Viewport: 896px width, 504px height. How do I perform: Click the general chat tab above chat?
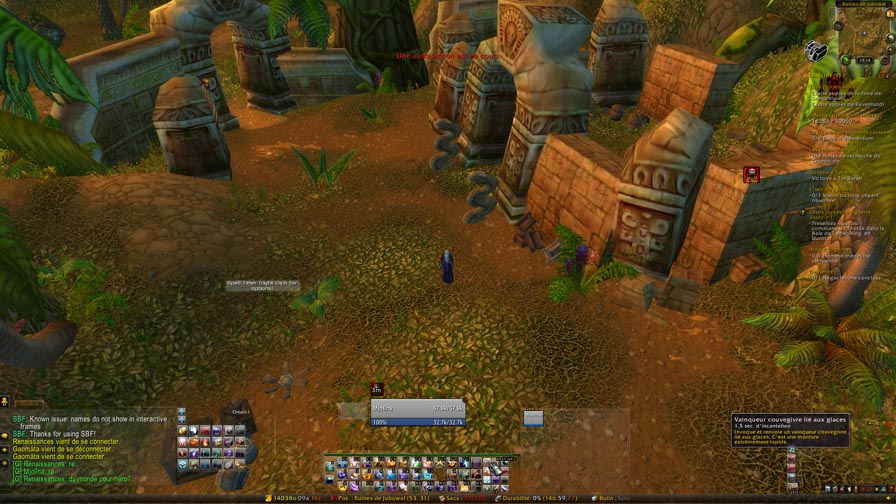28,405
